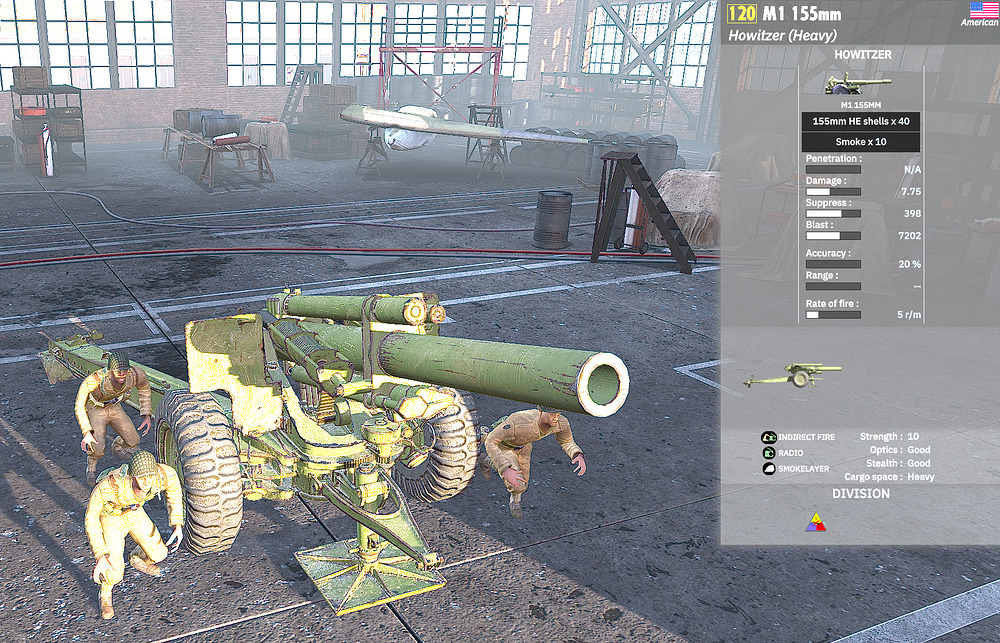The width and height of the screenshot is (1000, 643).
Task: Click the M1 155mm weapon thumbnail
Action: [x=858, y=85]
